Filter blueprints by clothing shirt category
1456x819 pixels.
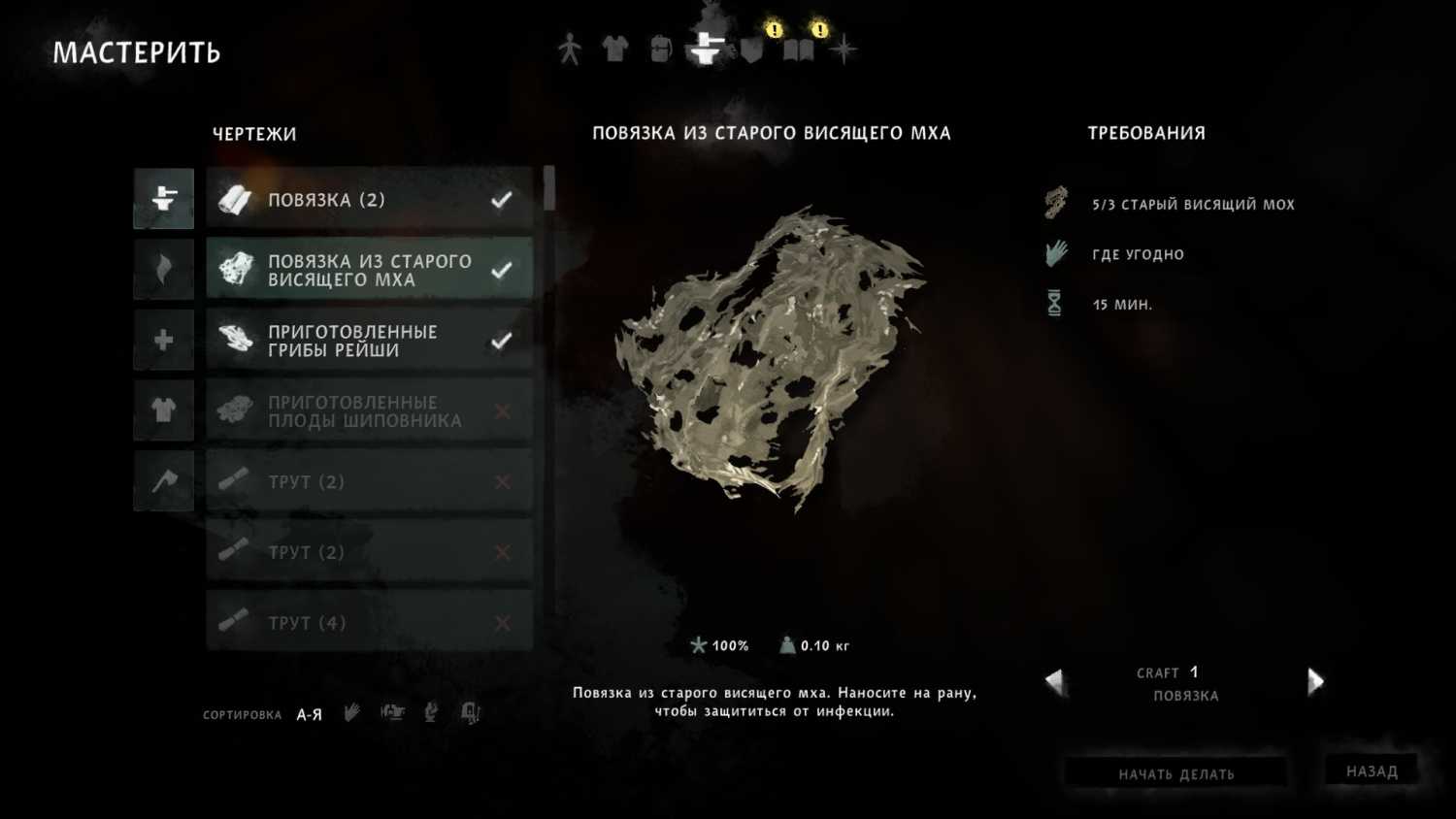pos(164,410)
